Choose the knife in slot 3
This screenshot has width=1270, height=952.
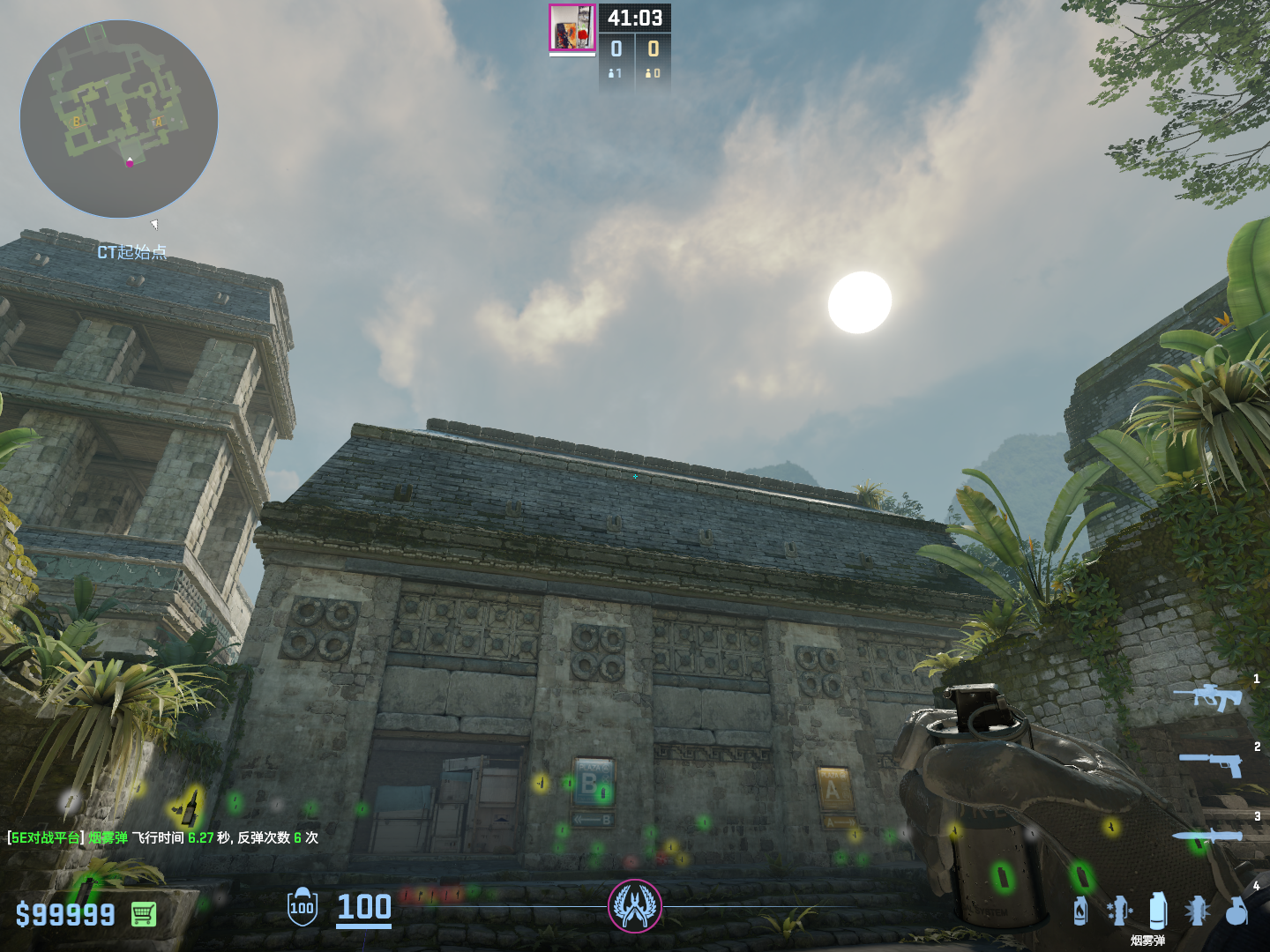1206,836
